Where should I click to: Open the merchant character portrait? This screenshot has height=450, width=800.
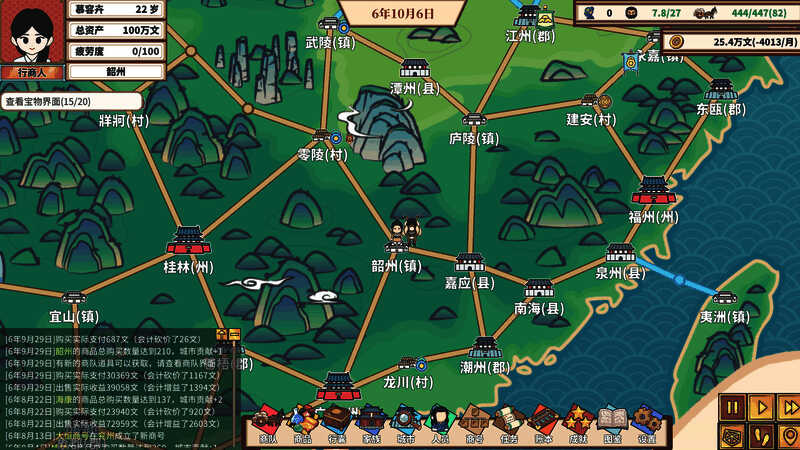click(33, 33)
